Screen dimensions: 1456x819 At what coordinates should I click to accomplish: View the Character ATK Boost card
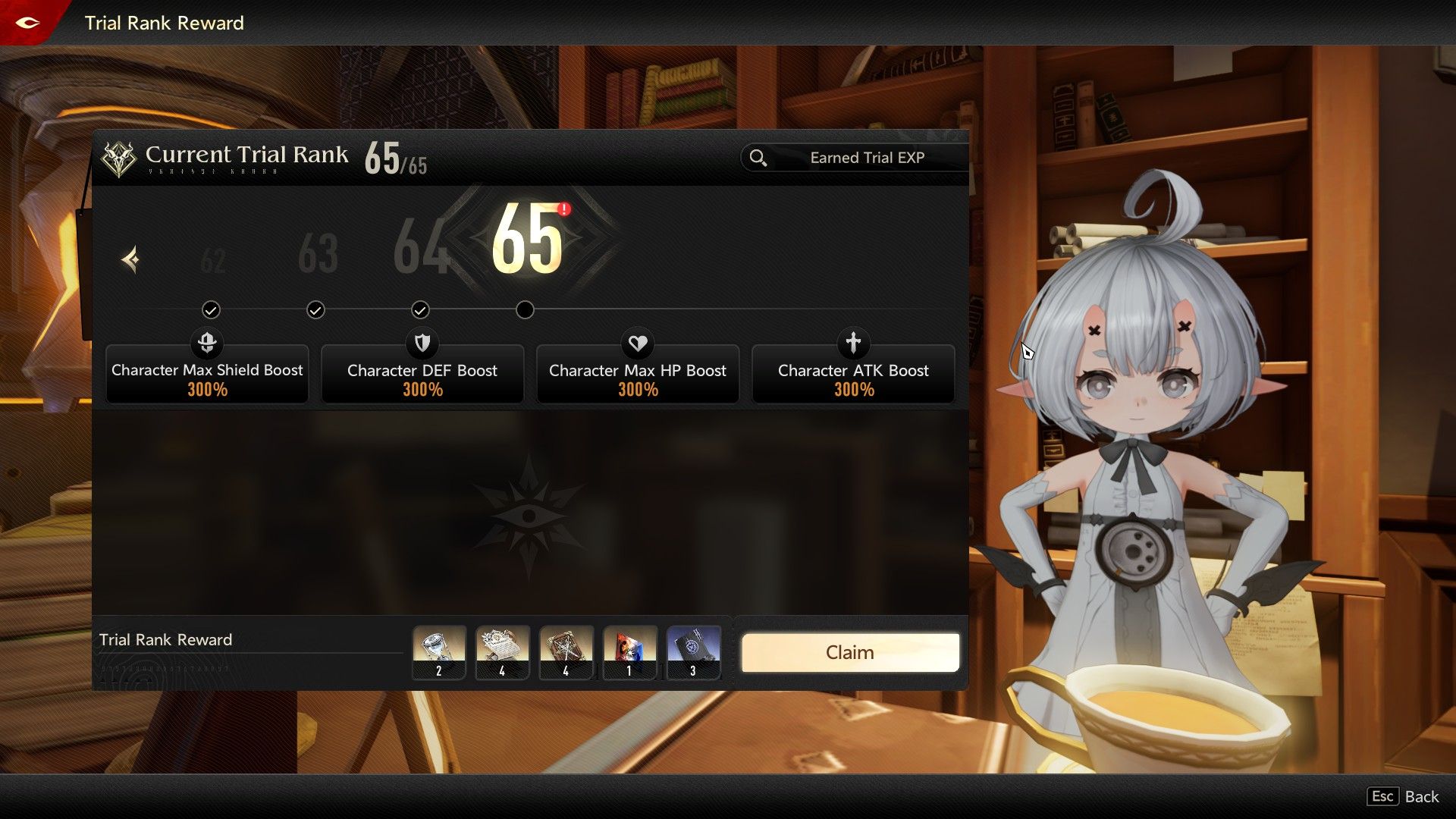[853, 375]
